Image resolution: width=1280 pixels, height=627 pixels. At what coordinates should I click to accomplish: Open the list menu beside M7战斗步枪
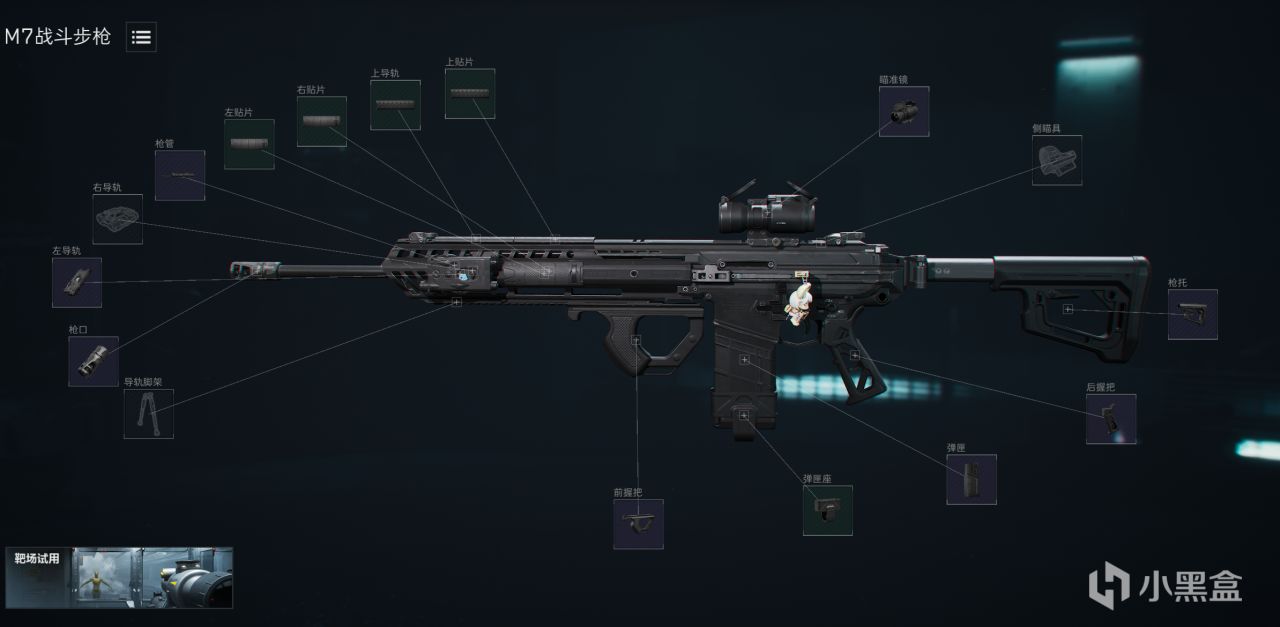click(x=141, y=37)
